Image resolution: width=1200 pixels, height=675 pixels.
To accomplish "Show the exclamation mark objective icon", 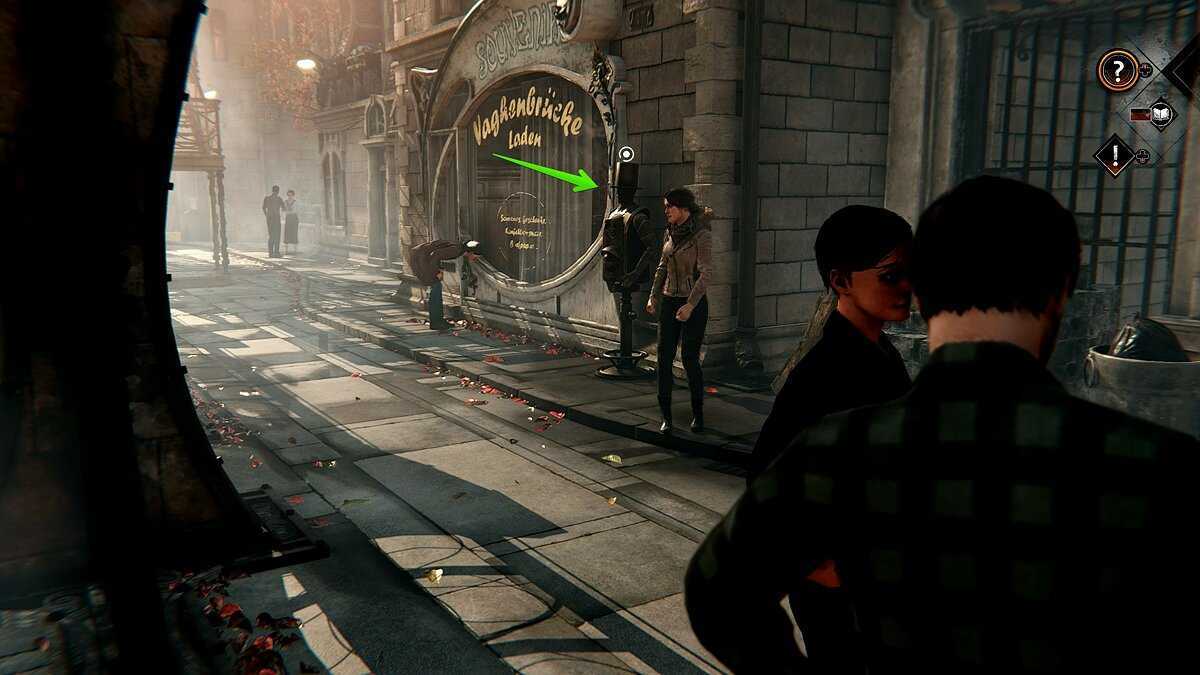I will point(1114,155).
